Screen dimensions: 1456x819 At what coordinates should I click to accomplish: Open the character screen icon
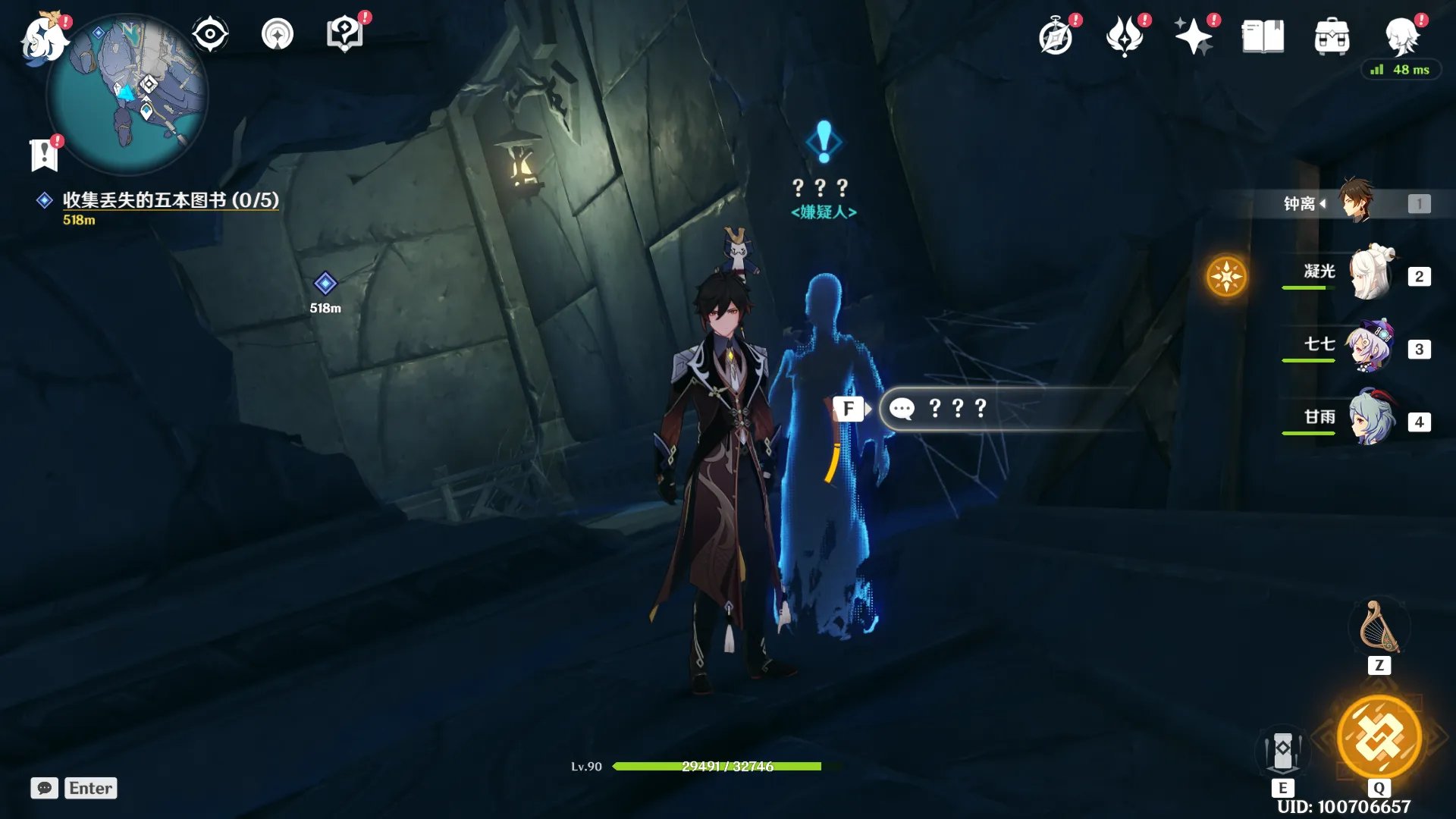point(1401,35)
